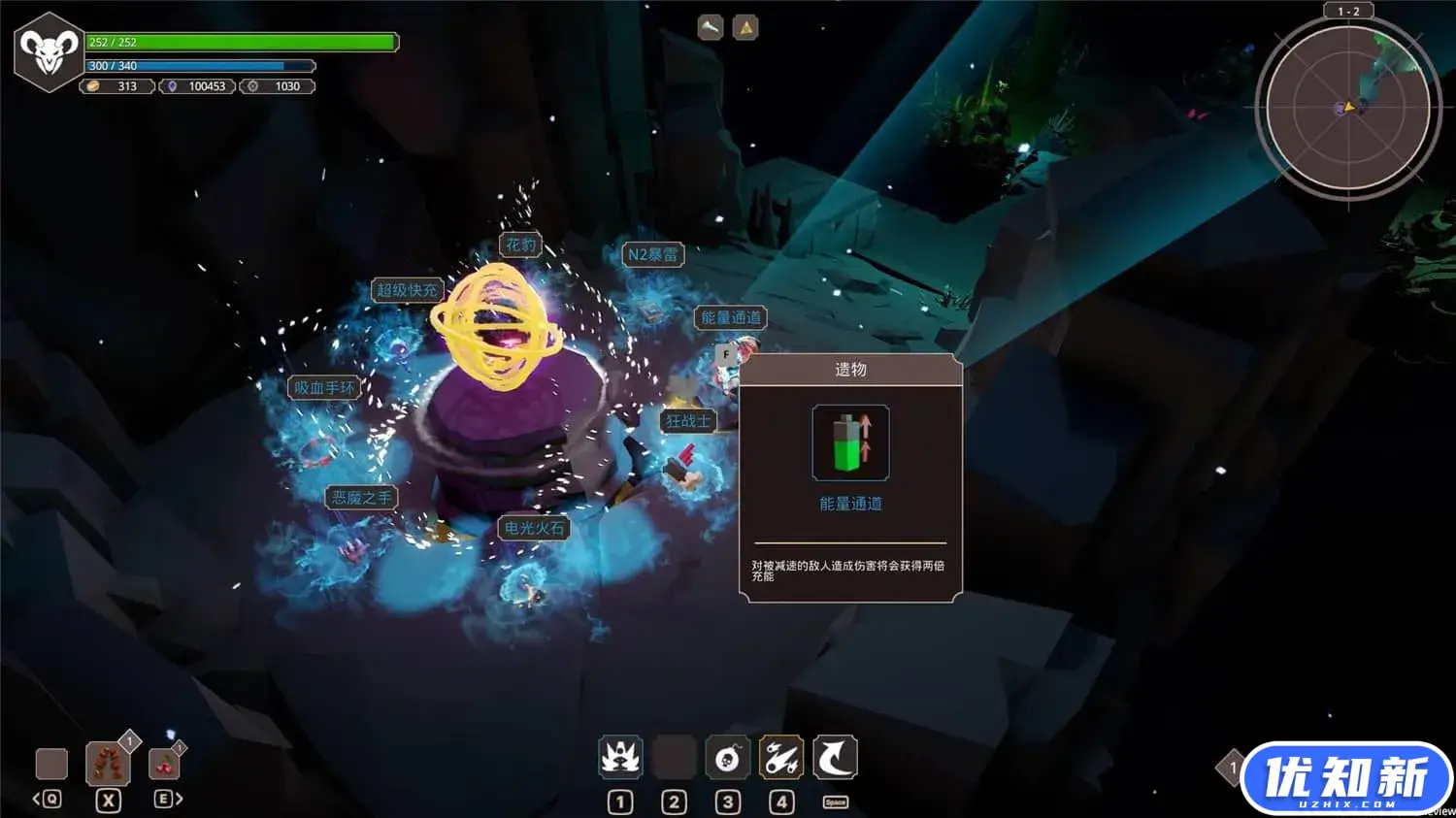
Task: Use the cherries consumable slot
Action: (x=164, y=764)
